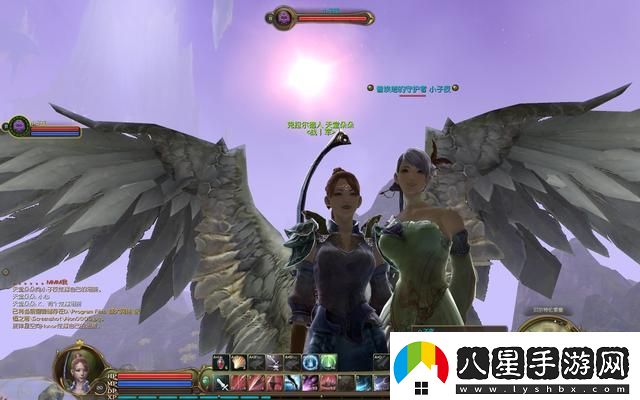This screenshot has height=400, width=640.
Task: Click the party member's purple portrait
Action: coord(17,126)
